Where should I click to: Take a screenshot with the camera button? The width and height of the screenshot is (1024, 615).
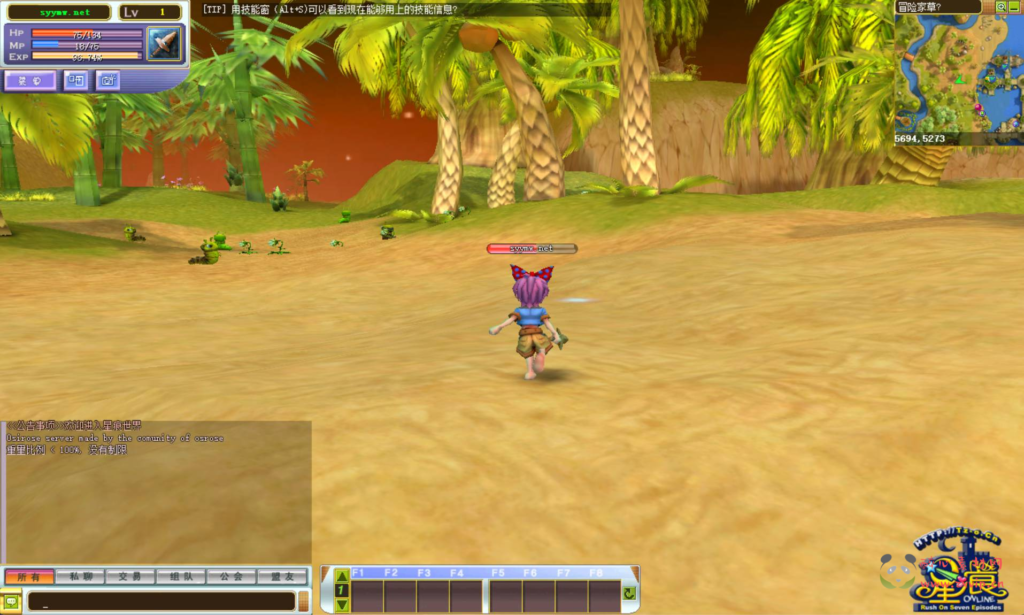[x=107, y=81]
